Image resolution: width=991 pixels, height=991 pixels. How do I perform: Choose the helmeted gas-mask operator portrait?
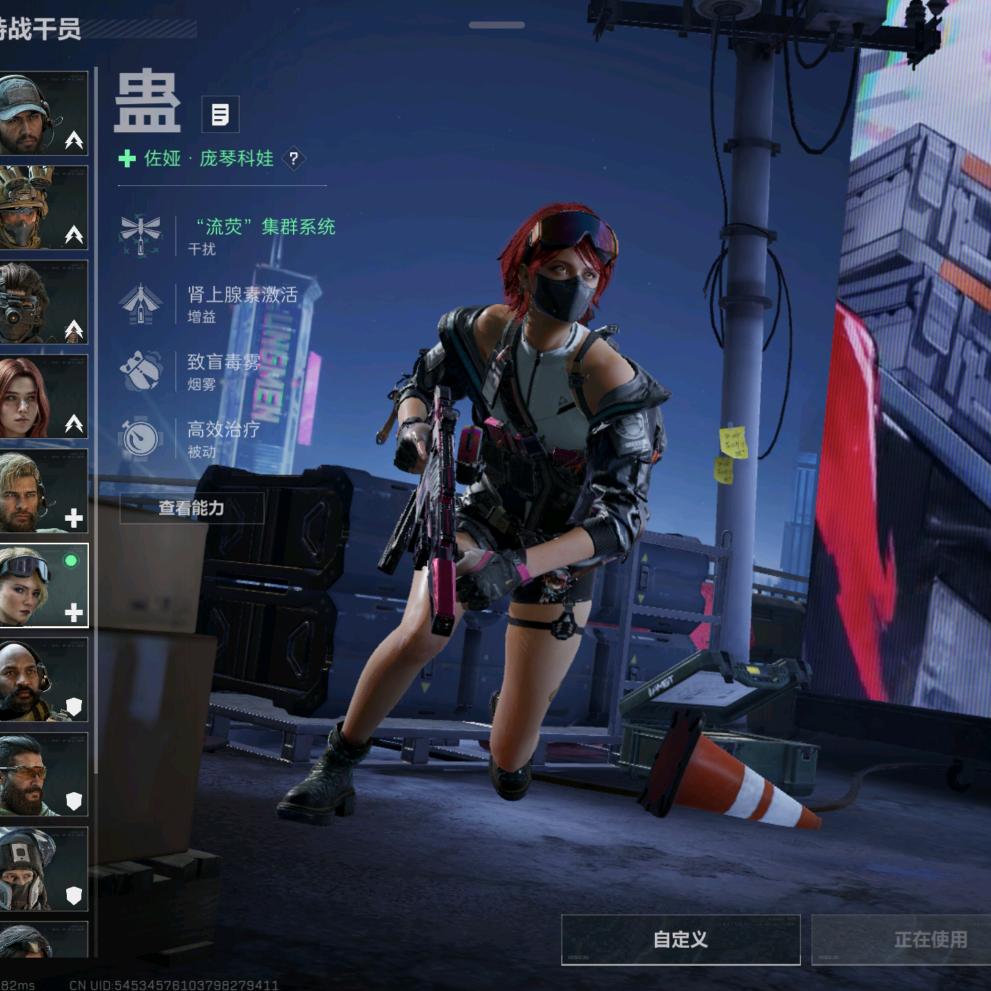42,868
